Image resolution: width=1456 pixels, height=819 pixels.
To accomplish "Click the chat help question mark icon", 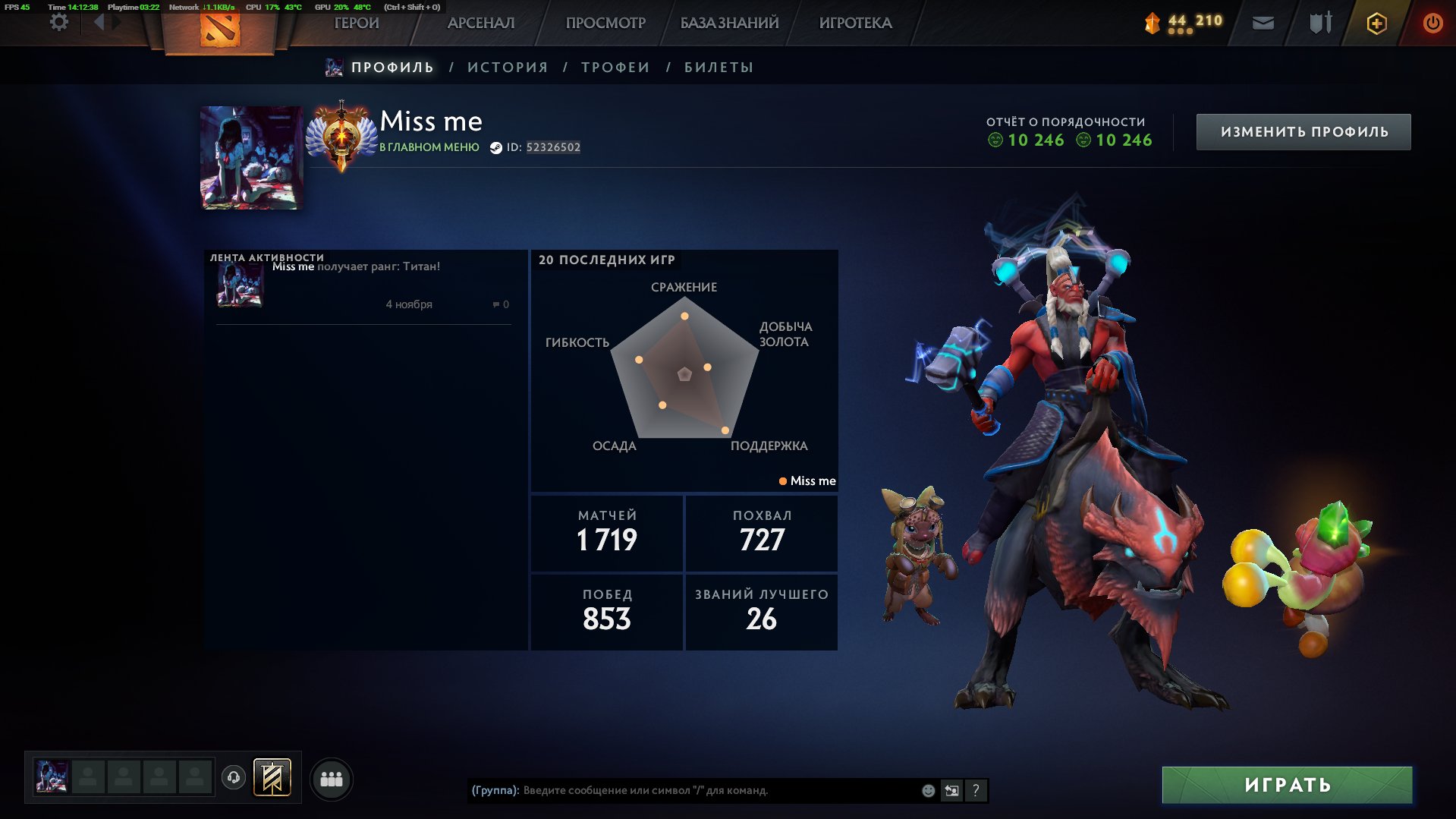I will 976,790.
